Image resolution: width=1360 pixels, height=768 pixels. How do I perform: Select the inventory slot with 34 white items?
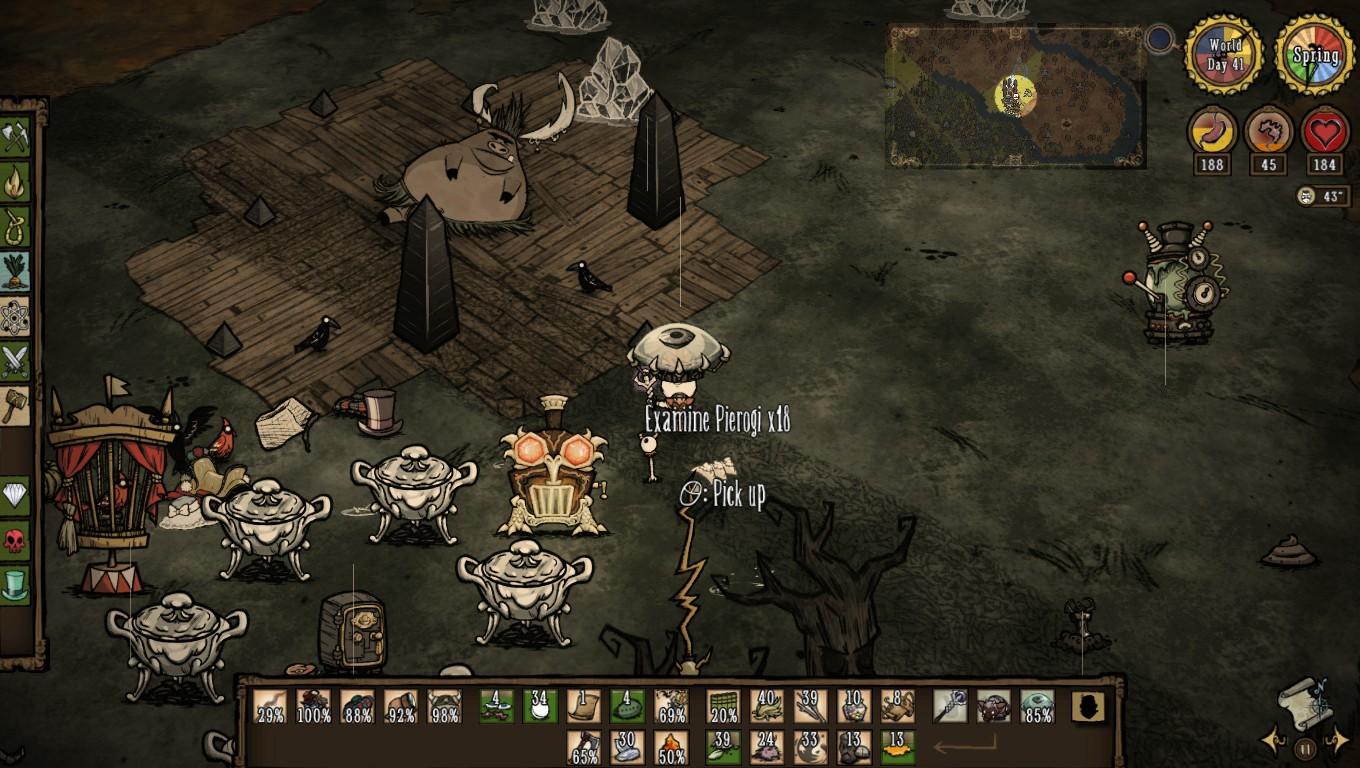click(x=540, y=706)
